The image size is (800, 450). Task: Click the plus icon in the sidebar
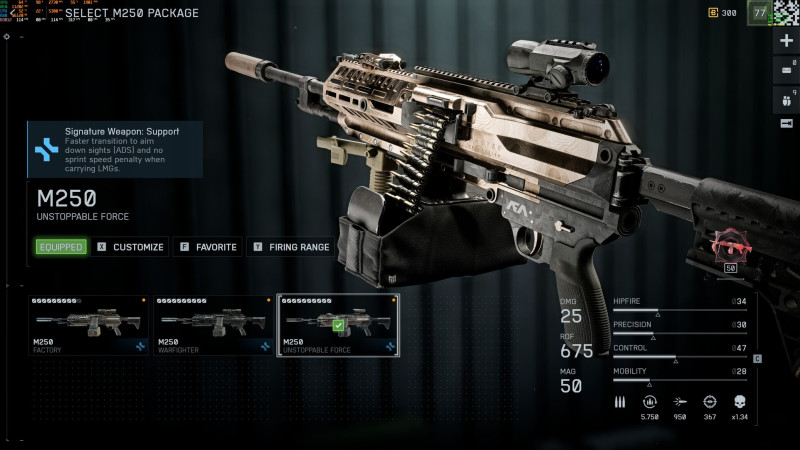(x=786, y=41)
